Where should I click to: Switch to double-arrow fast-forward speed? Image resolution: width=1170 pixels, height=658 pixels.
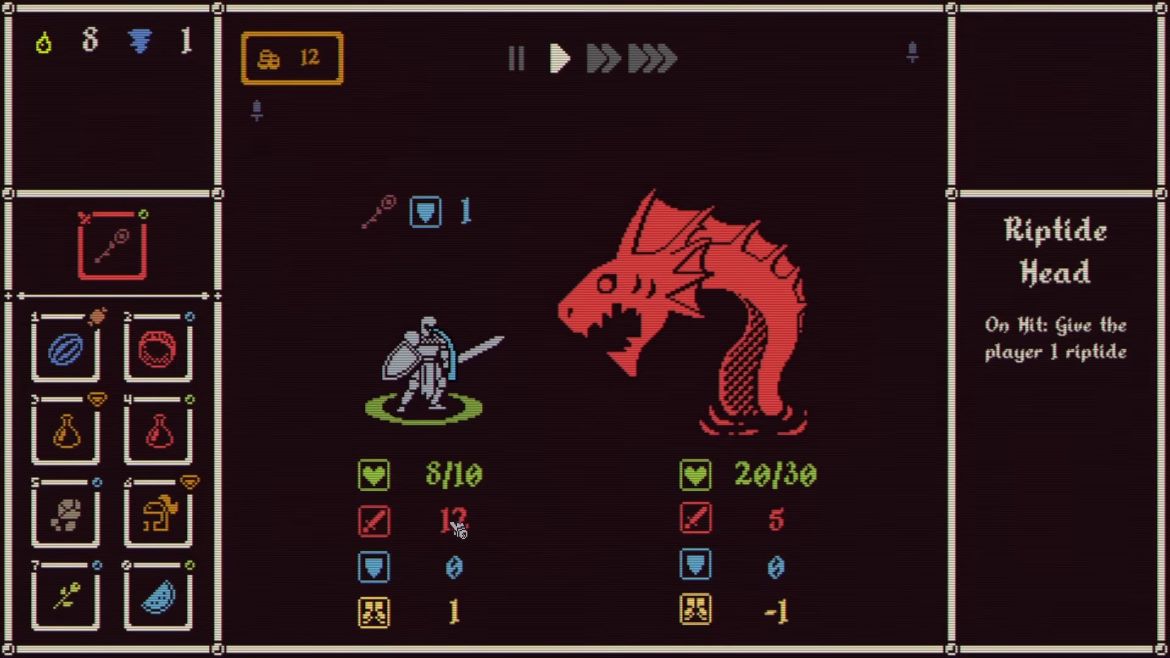tap(603, 59)
